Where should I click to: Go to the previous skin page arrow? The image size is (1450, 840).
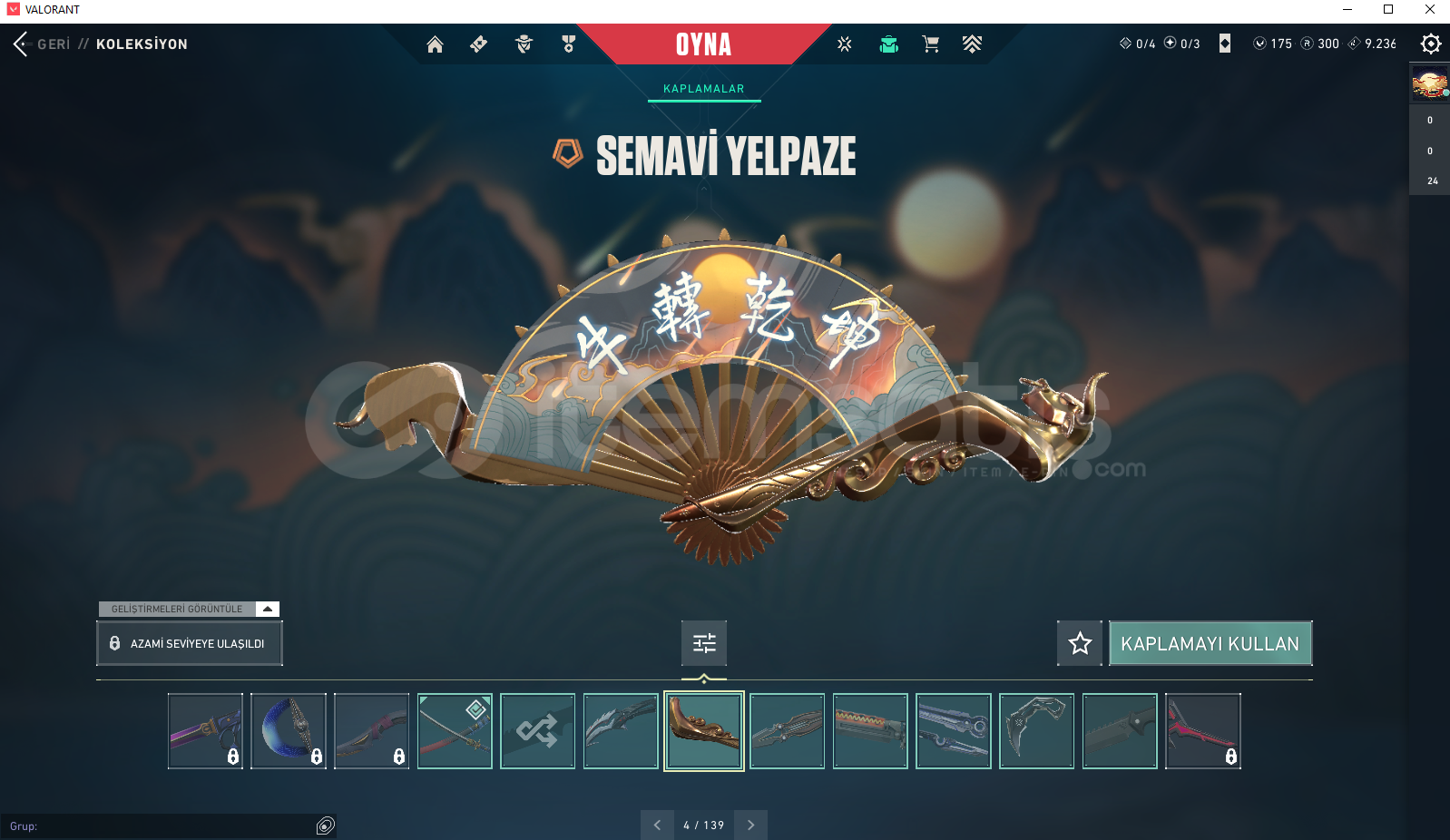[x=657, y=825]
